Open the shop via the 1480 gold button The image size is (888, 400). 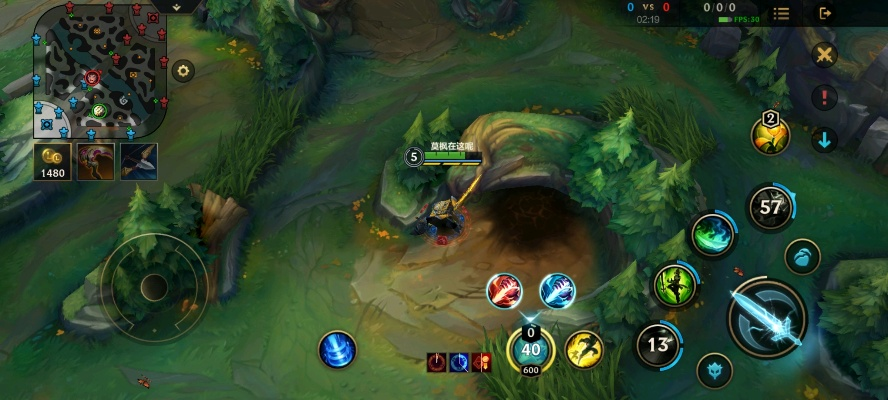(x=52, y=161)
